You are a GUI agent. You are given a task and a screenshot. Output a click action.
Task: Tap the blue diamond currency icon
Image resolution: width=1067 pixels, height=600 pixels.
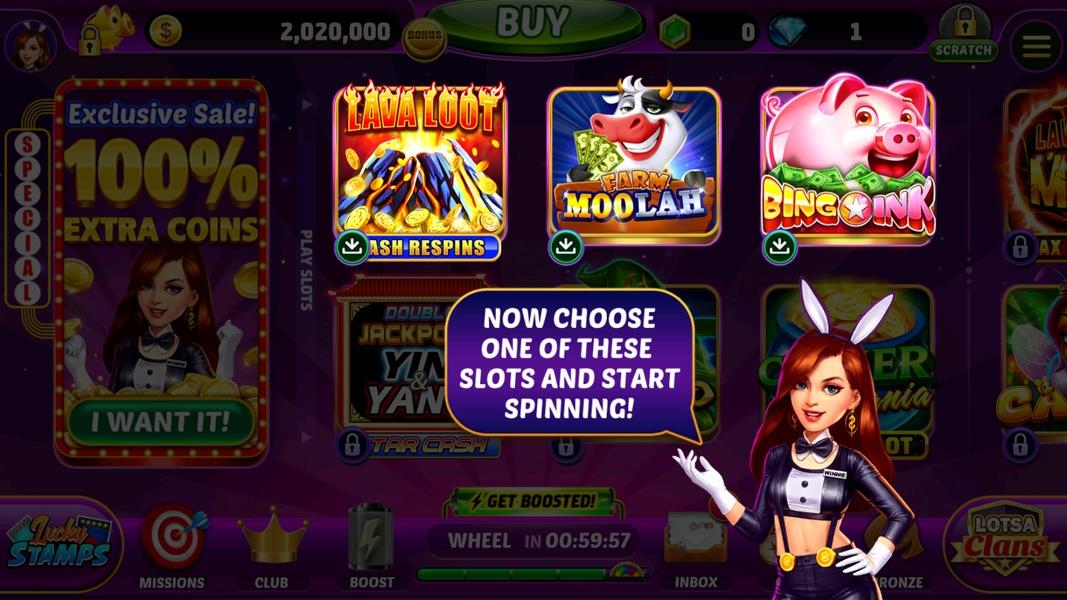(x=788, y=32)
